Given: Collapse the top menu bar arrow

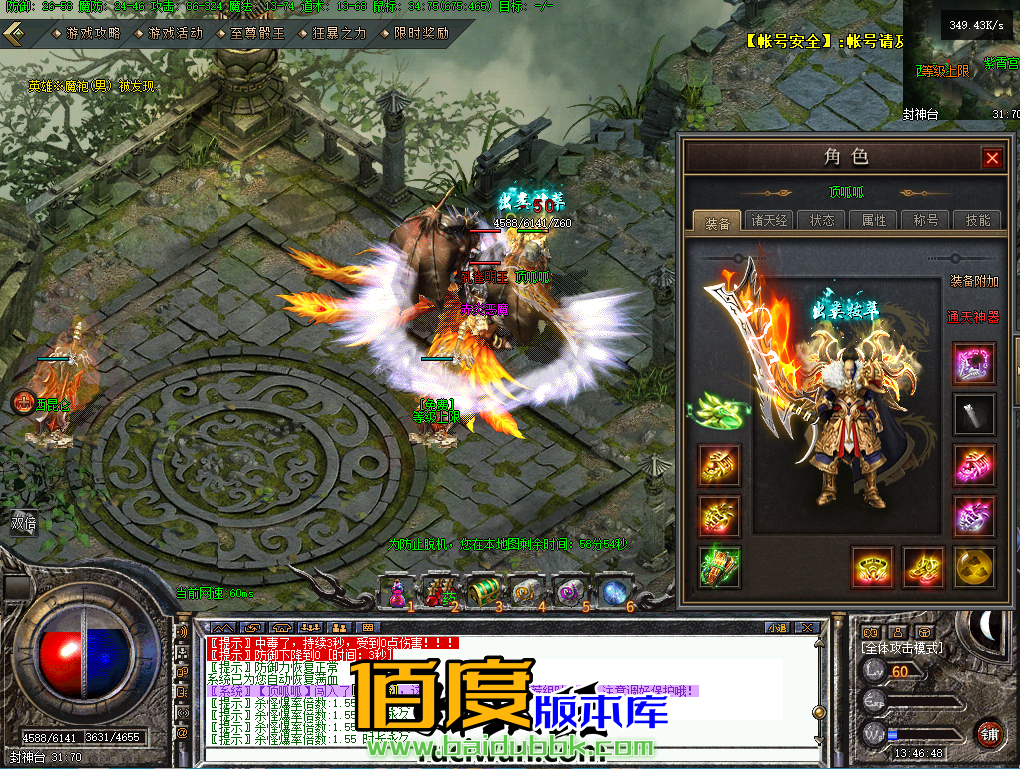Looking at the screenshot, I should pyautogui.click(x=14, y=33).
